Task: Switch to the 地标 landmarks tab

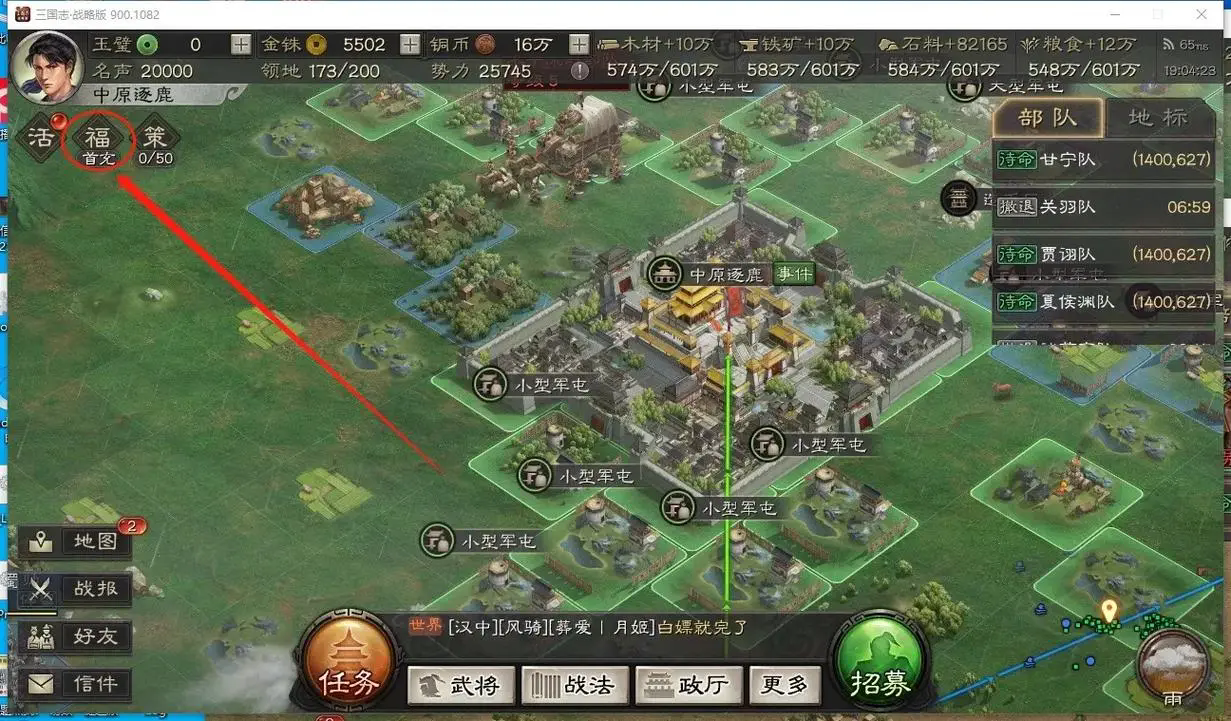Action: 1158,117
